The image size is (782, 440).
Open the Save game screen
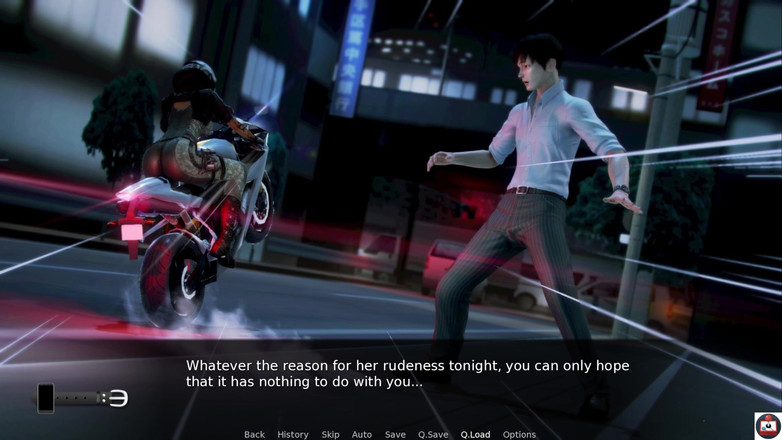click(x=395, y=434)
